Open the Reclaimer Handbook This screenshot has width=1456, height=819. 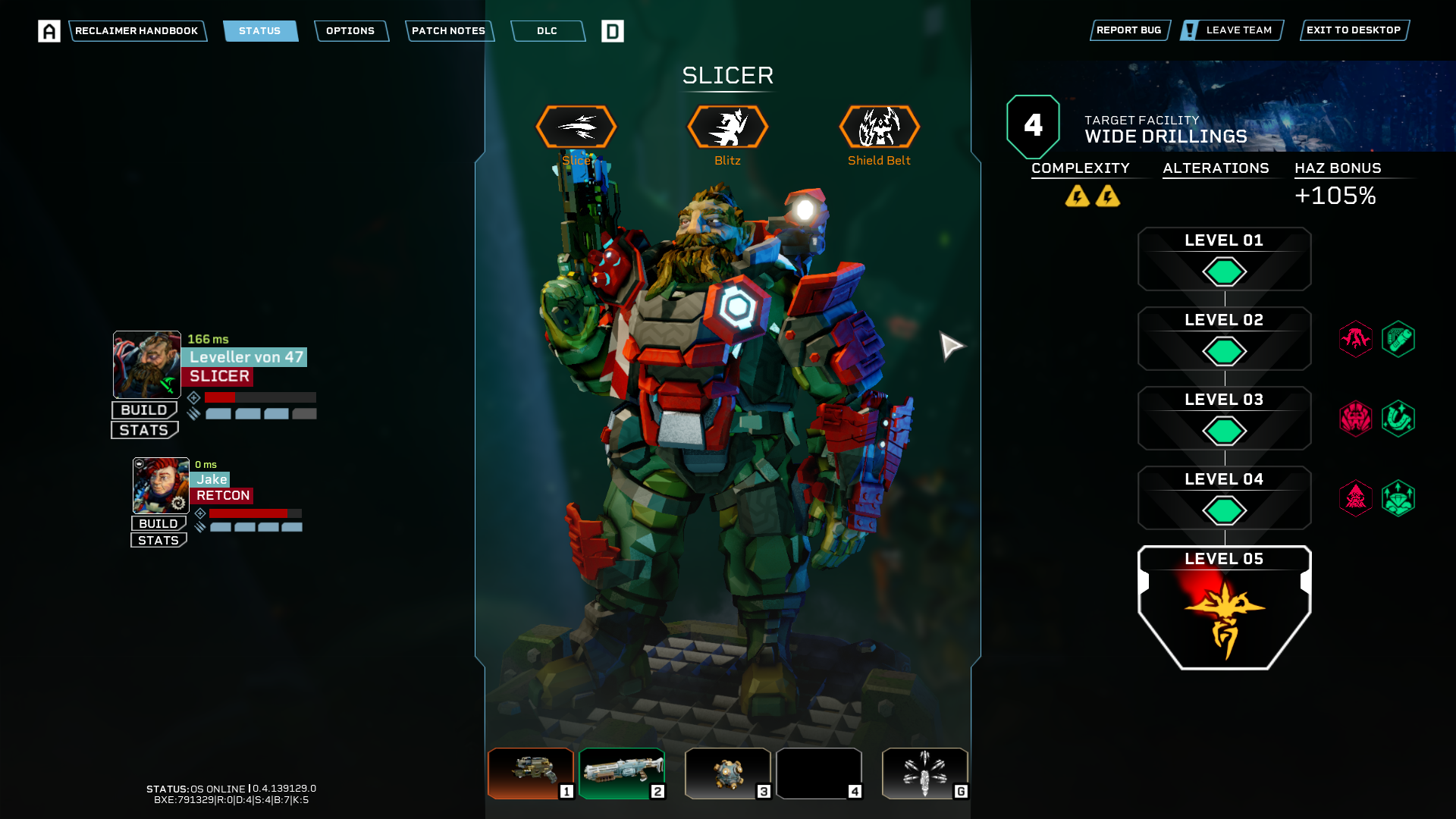point(136,31)
